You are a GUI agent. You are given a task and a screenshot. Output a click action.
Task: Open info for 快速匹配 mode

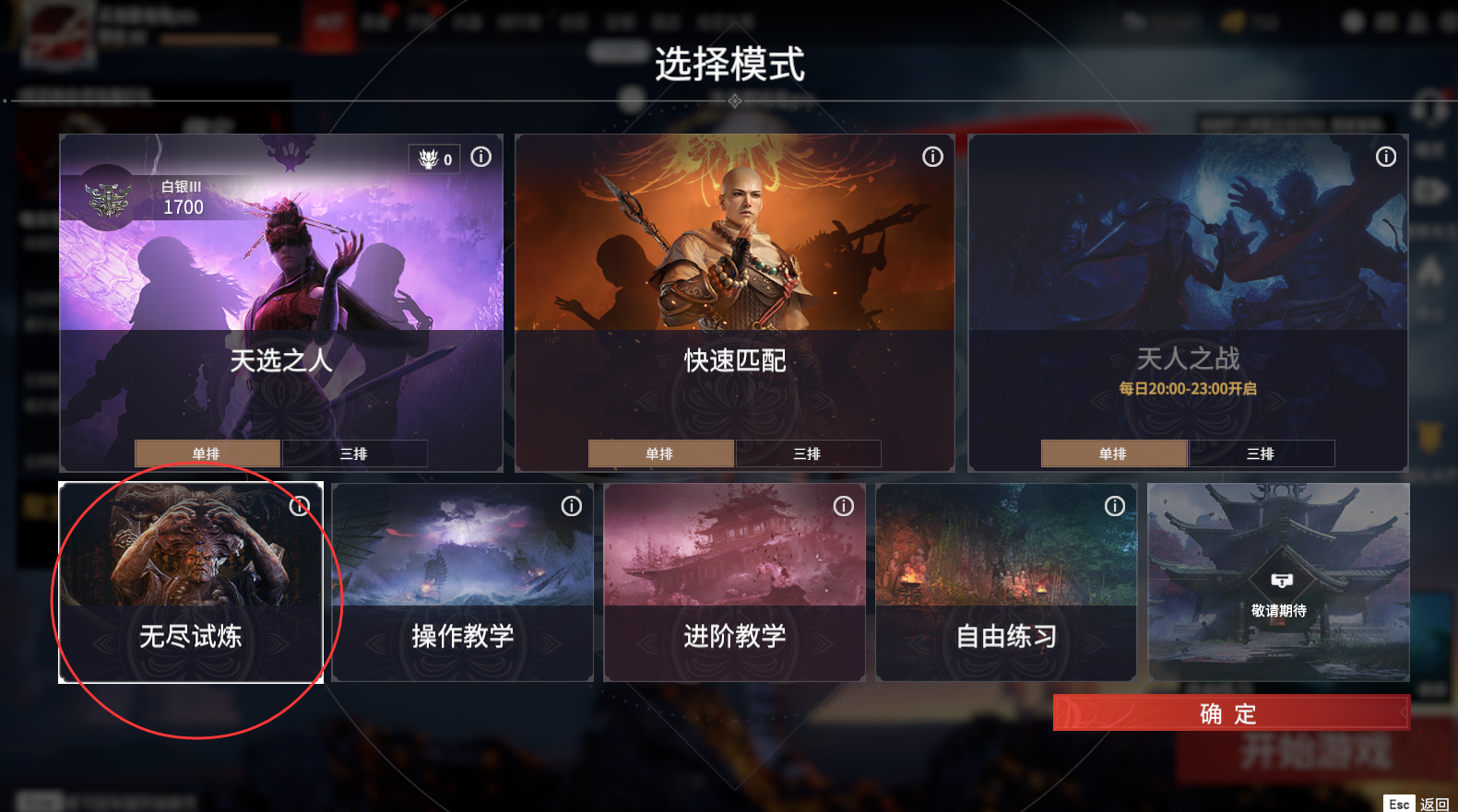click(932, 157)
